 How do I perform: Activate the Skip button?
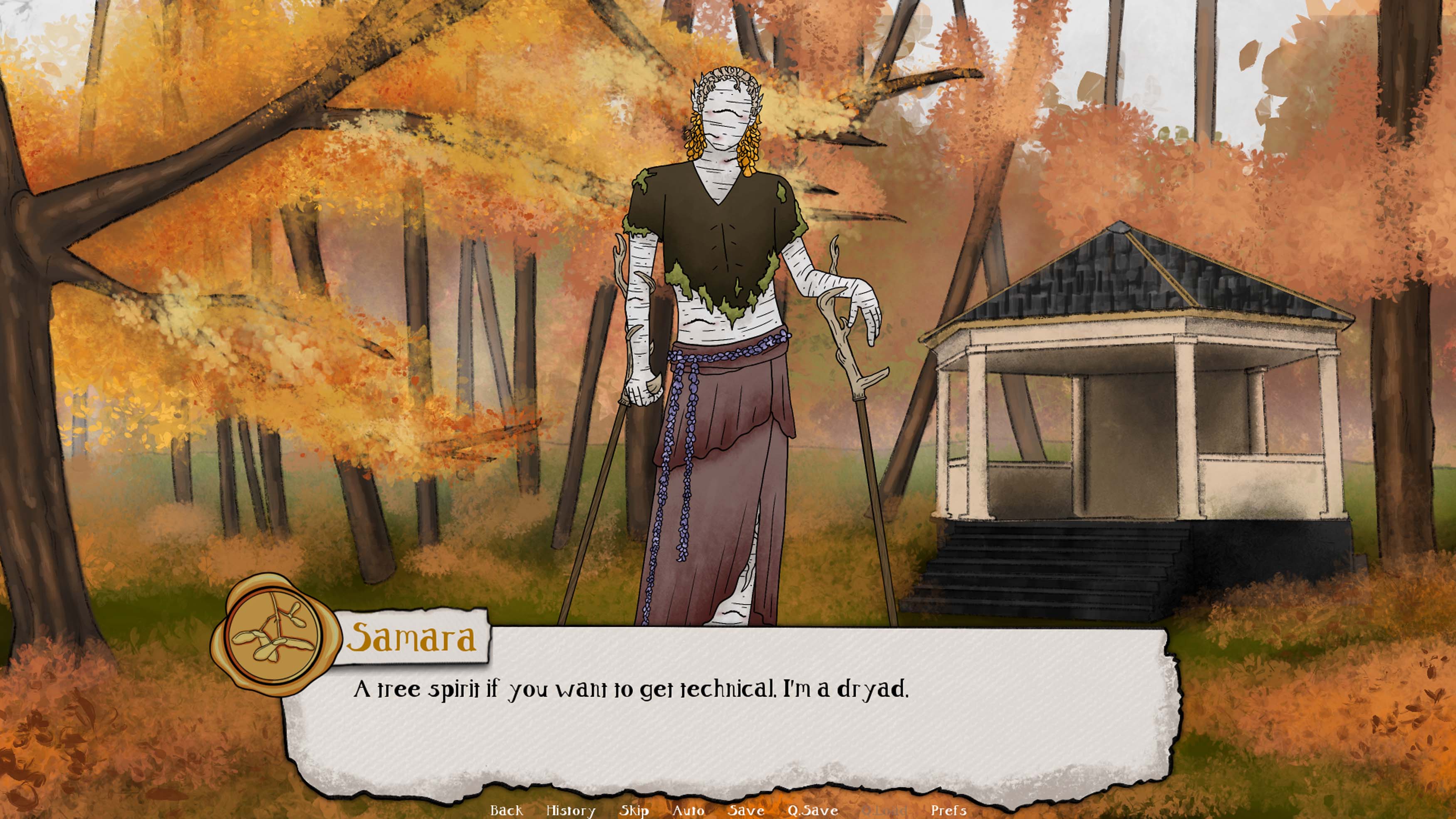[634, 810]
